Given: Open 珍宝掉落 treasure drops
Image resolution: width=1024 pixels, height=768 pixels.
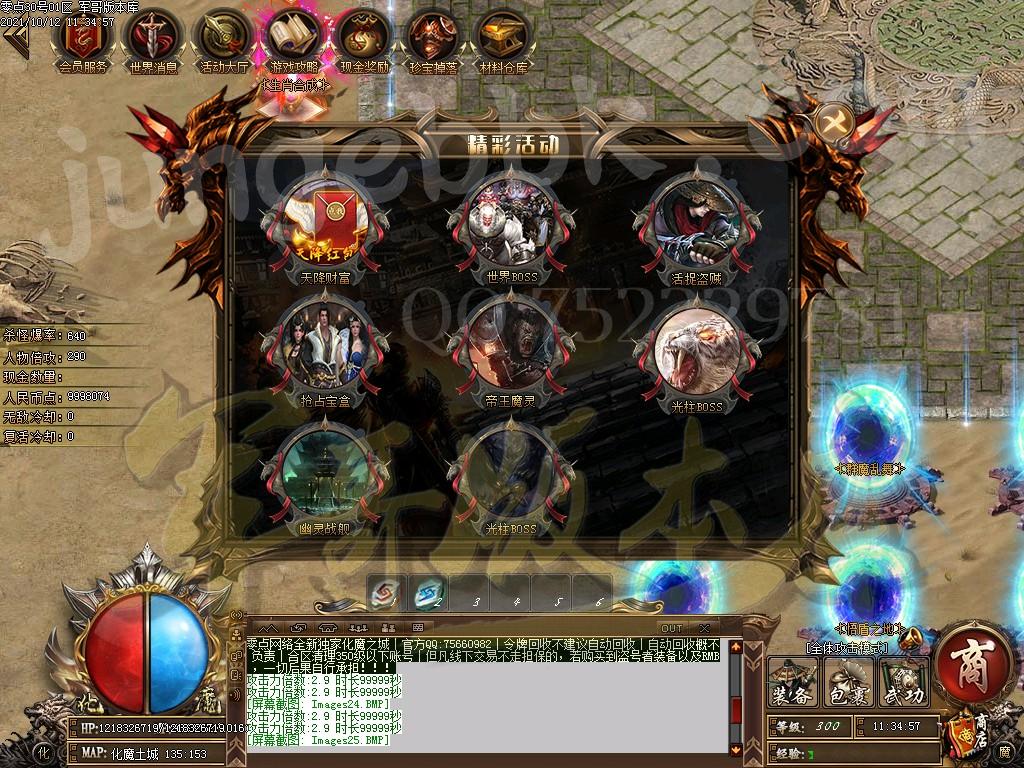Looking at the screenshot, I should tap(433, 38).
